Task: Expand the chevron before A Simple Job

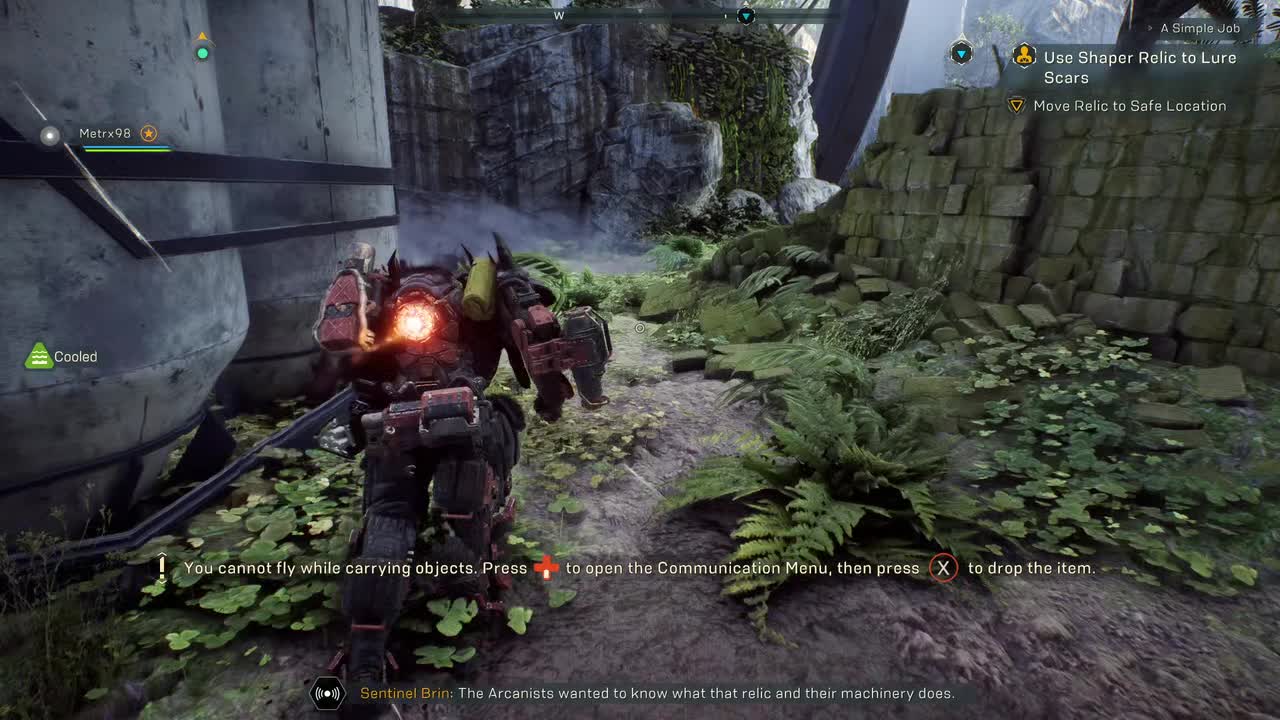Action: click(x=1150, y=28)
